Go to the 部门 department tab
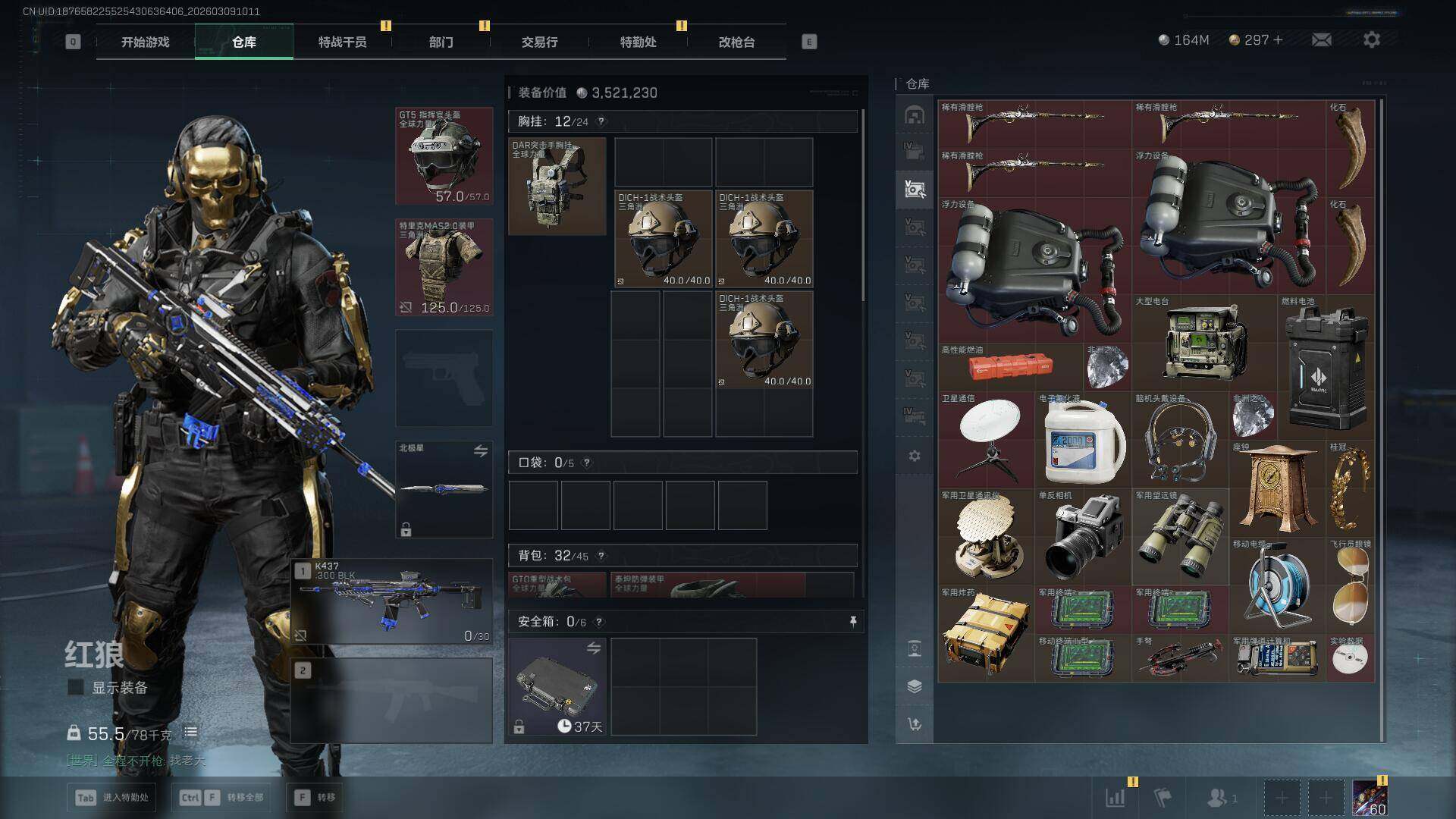The height and width of the screenshot is (819, 1456). click(441, 42)
